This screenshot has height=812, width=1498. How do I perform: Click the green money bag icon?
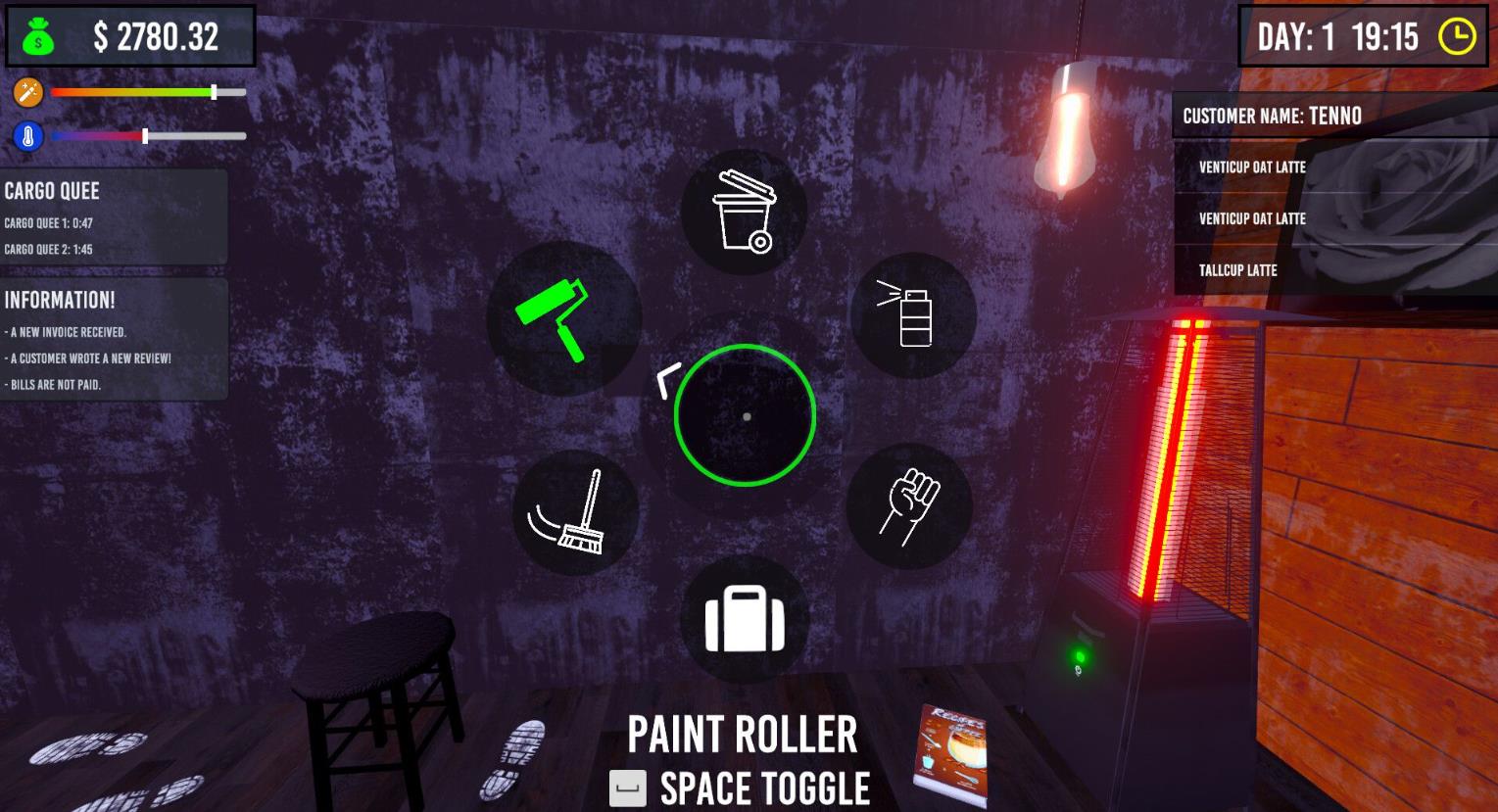[x=38, y=36]
